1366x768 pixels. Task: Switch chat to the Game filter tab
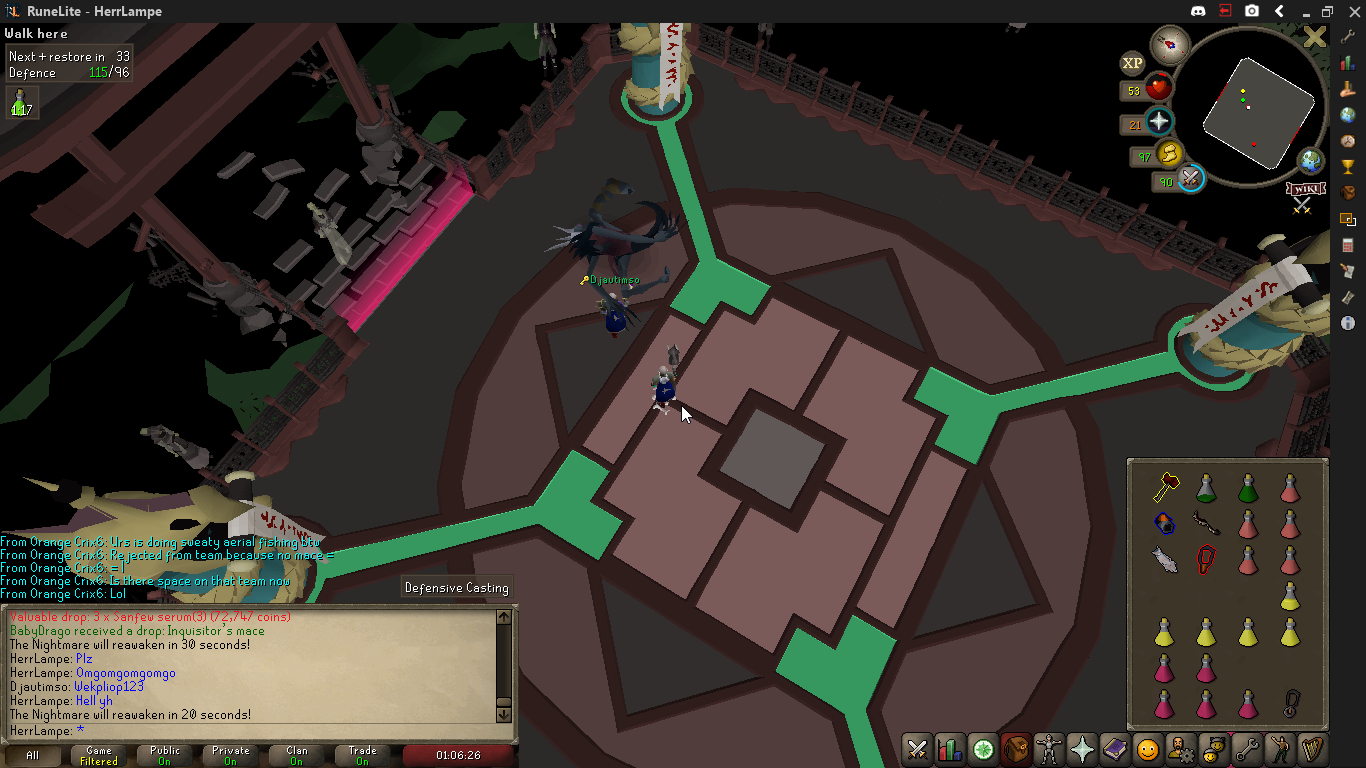pyautogui.click(x=99, y=755)
